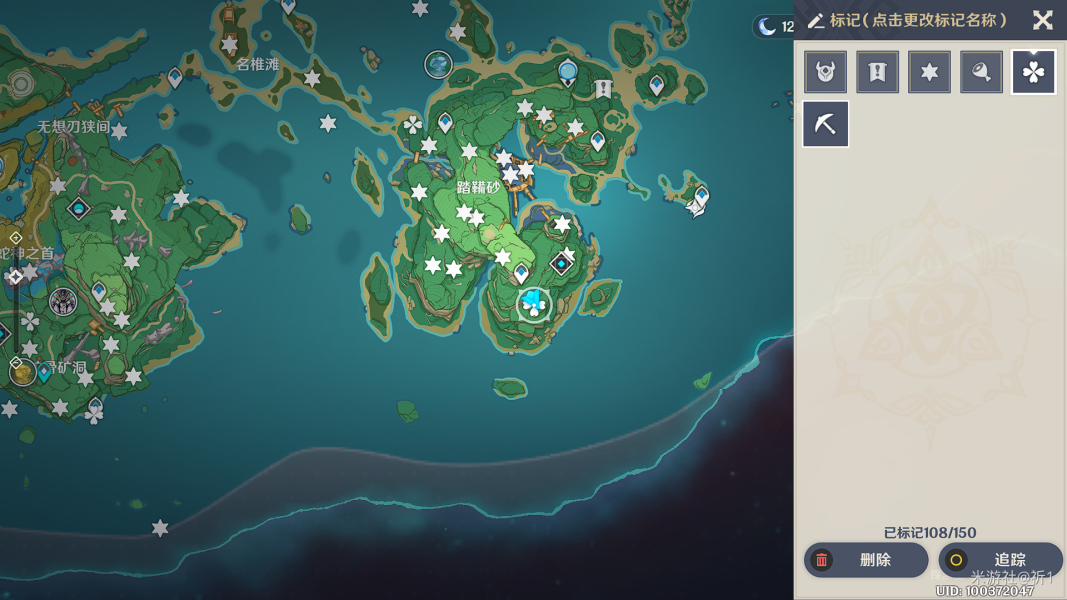Viewport: 1067px width, 600px height.
Task: Select the exclamation banner marker icon
Action: click(877, 72)
